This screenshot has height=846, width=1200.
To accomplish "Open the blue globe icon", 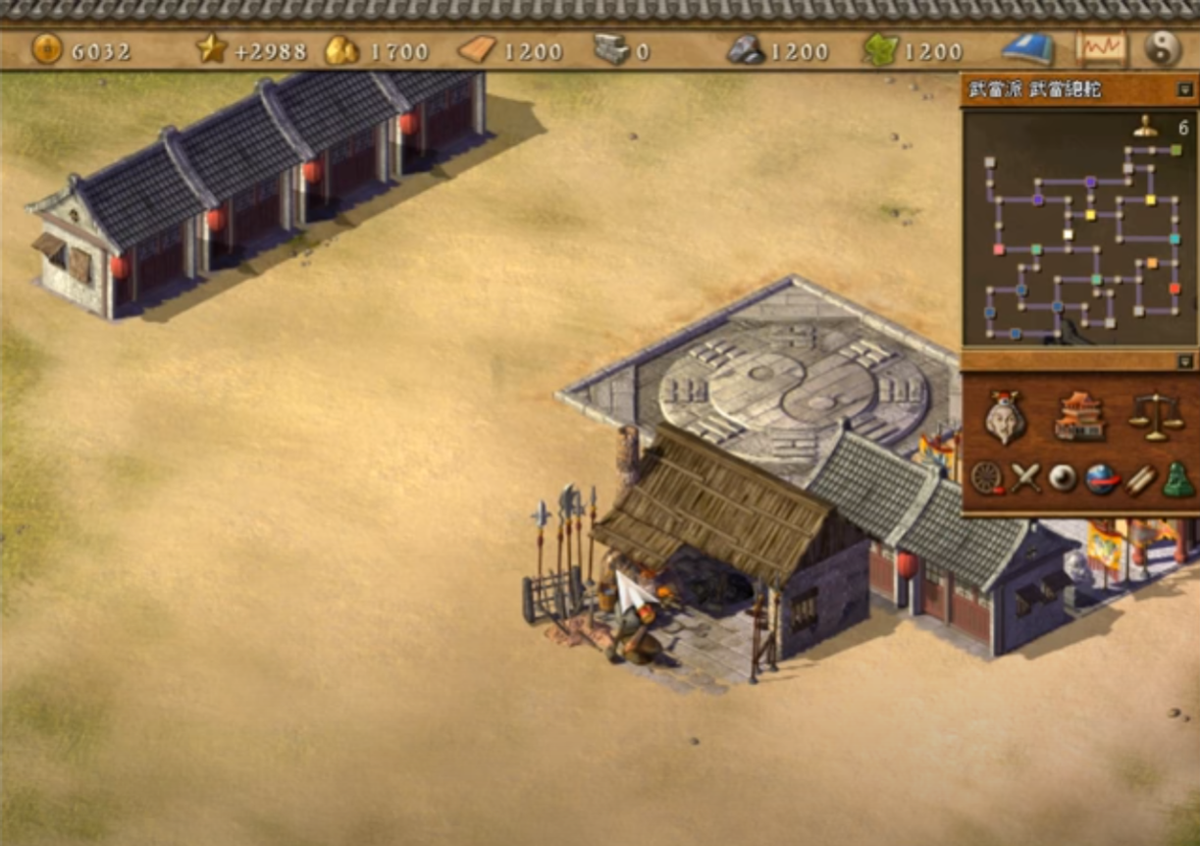I will pos(1102,478).
